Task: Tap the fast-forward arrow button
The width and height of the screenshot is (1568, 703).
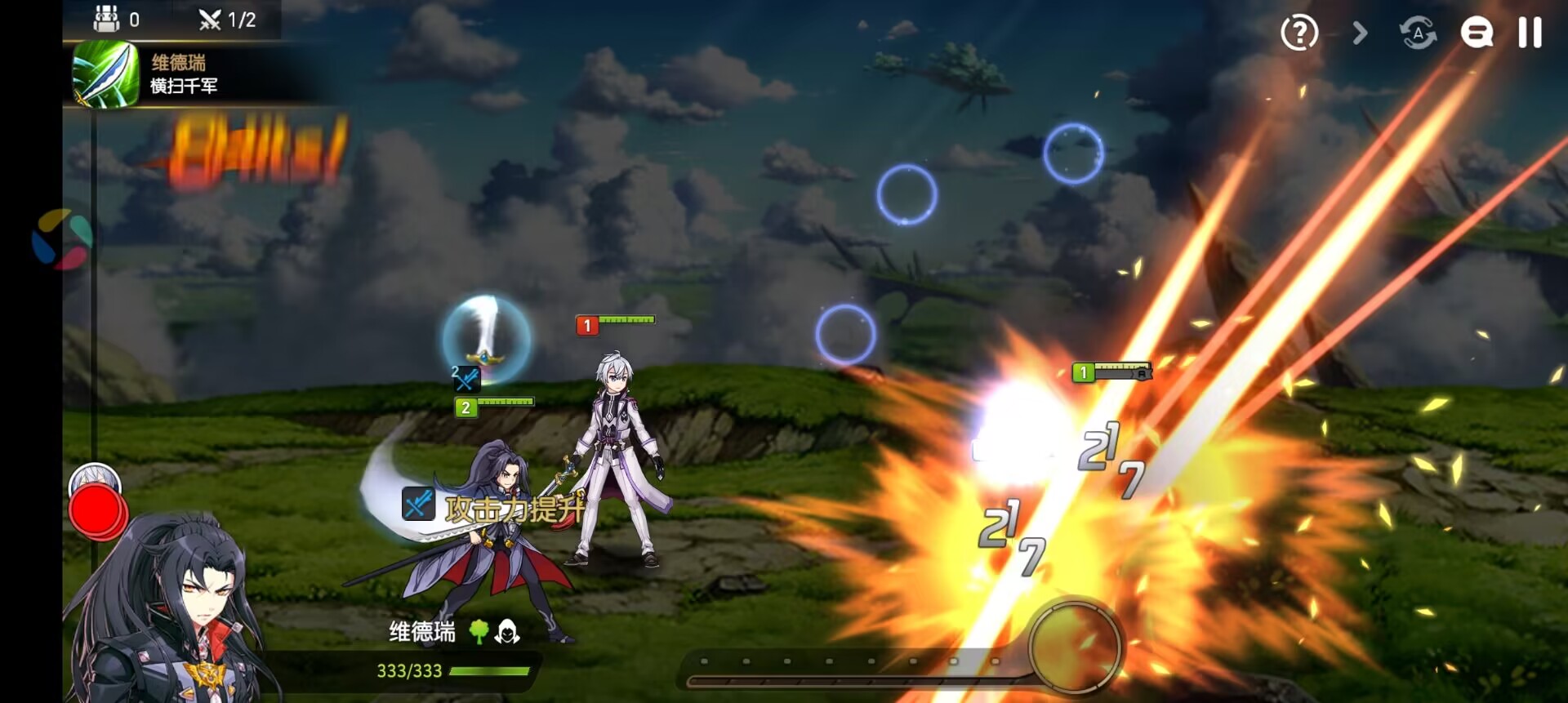Action: pyautogui.click(x=1360, y=33)
